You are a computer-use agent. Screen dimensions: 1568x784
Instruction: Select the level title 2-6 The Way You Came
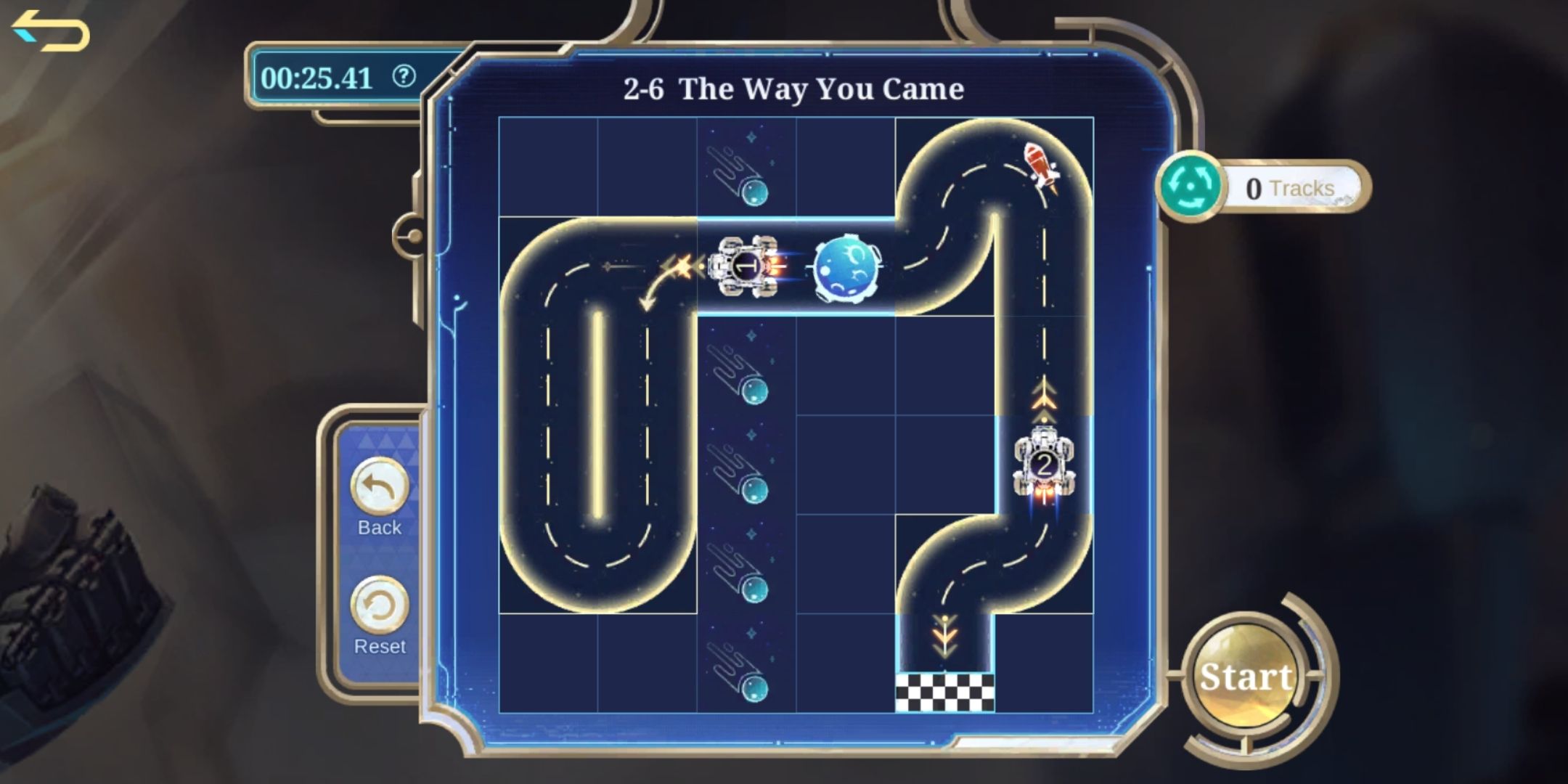point(793,89)
